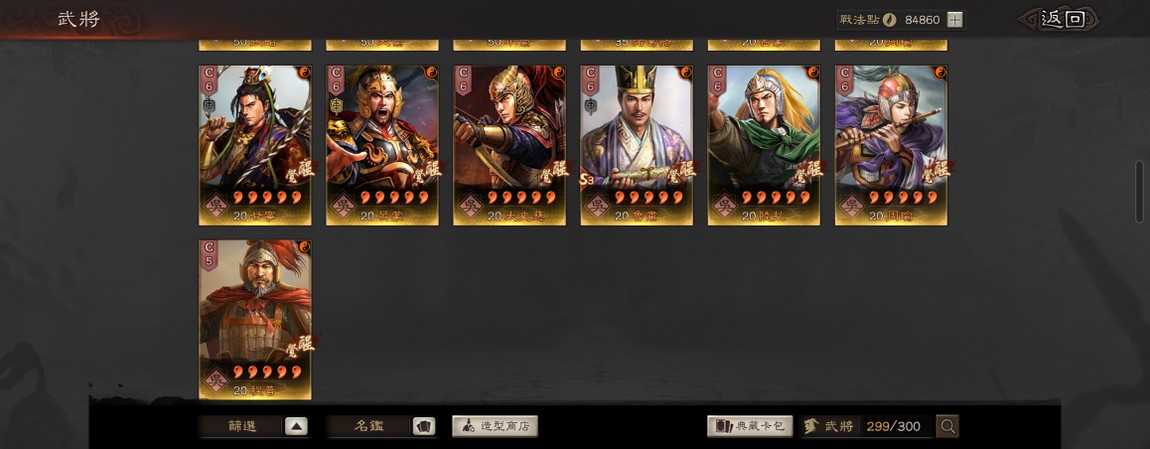Select the 甘寧 general card
The image size is (1150, 449).
[x=255, y=145]
